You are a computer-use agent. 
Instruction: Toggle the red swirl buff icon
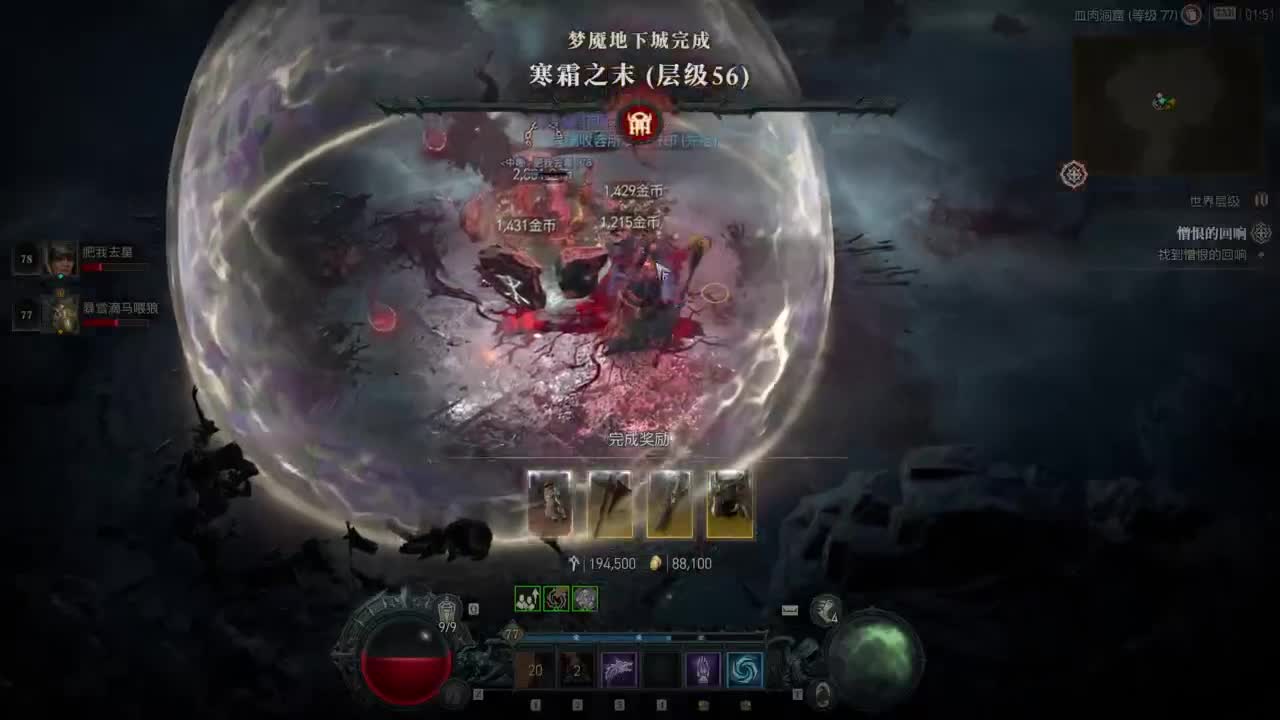(557, 596)
